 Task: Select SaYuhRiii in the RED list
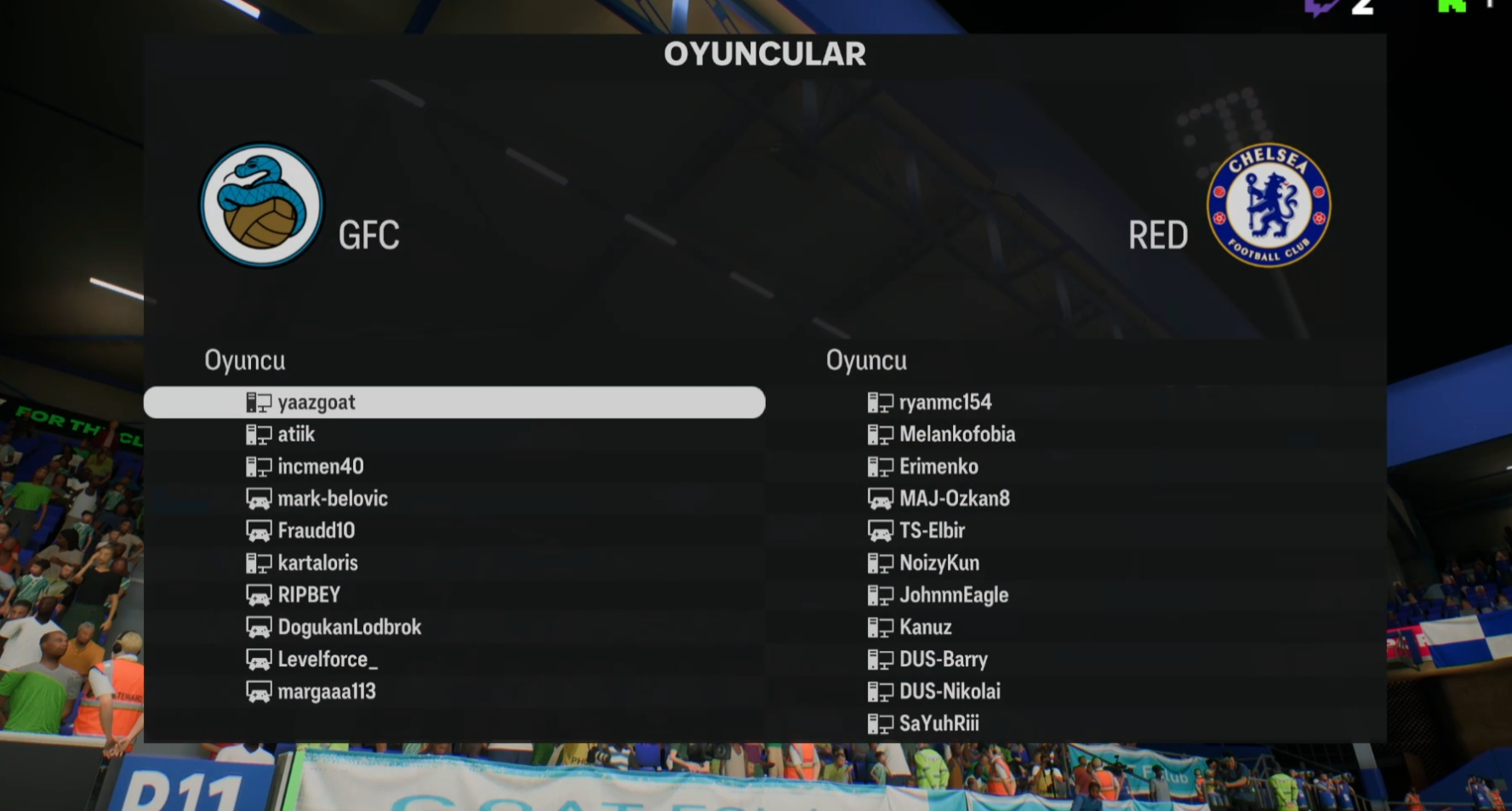pos(939,723)
